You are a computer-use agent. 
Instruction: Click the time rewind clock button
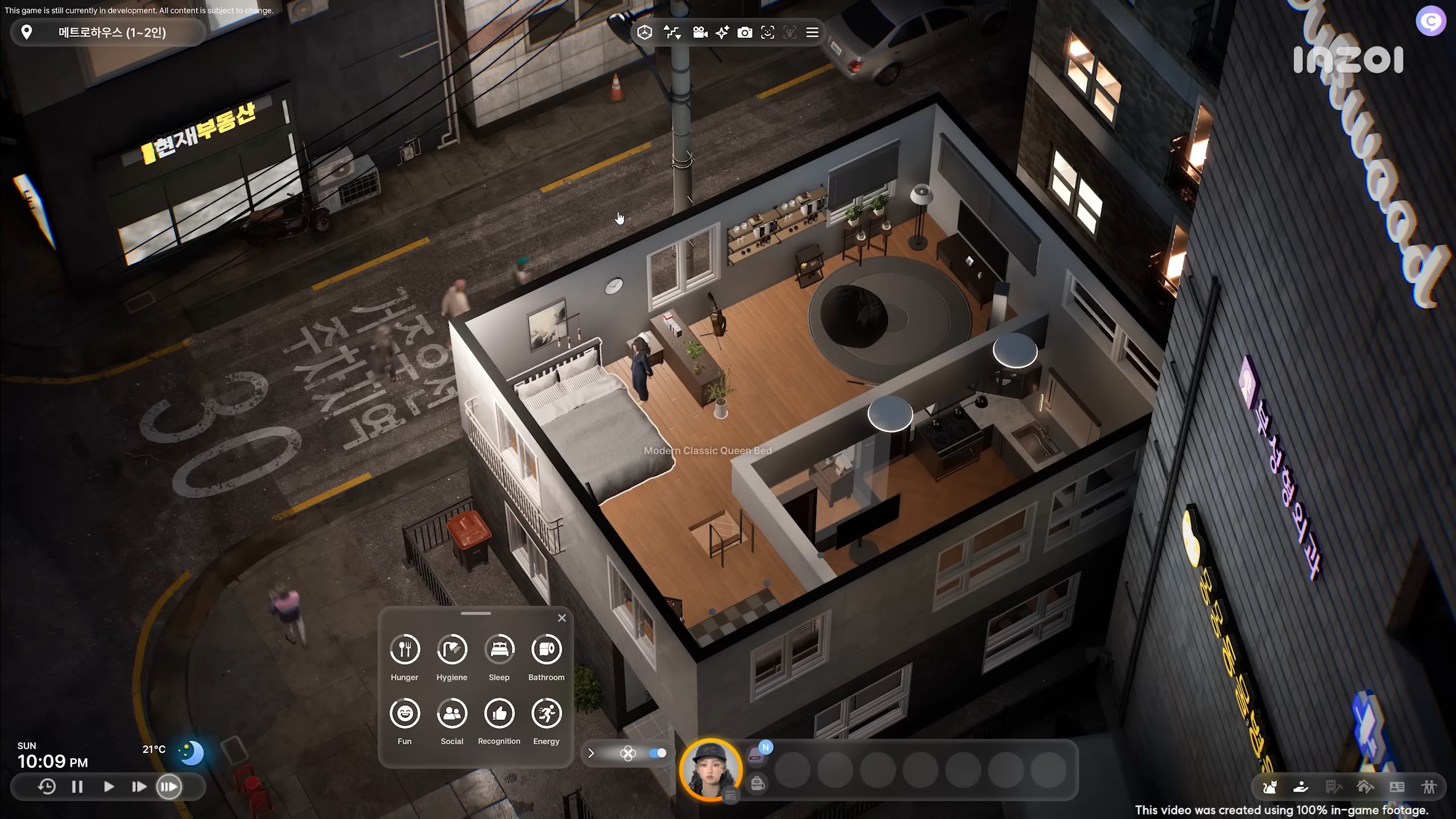tap(47, 787)
